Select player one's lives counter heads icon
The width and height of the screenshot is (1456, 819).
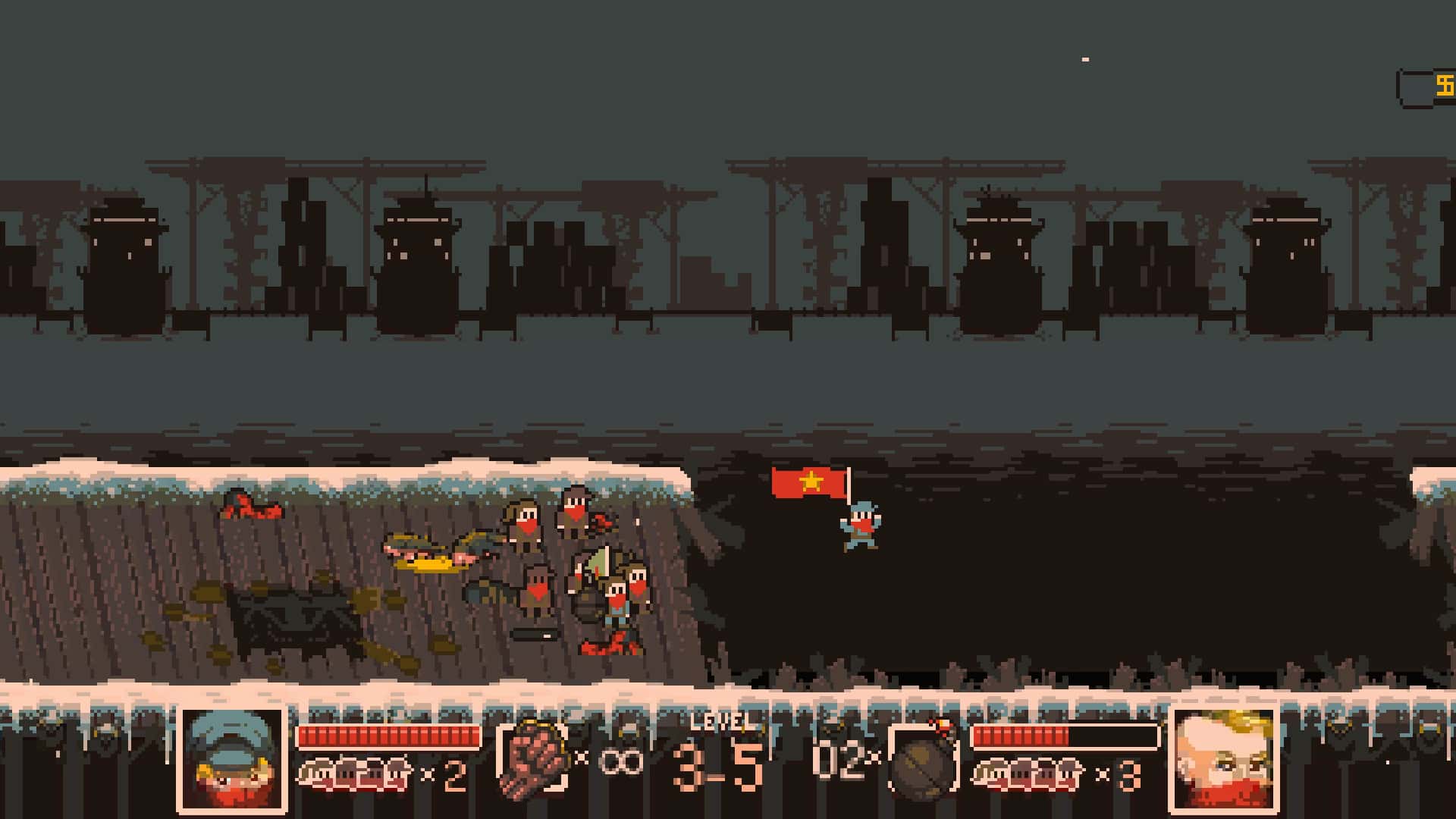pyautogui.click(x=356, y=769)
